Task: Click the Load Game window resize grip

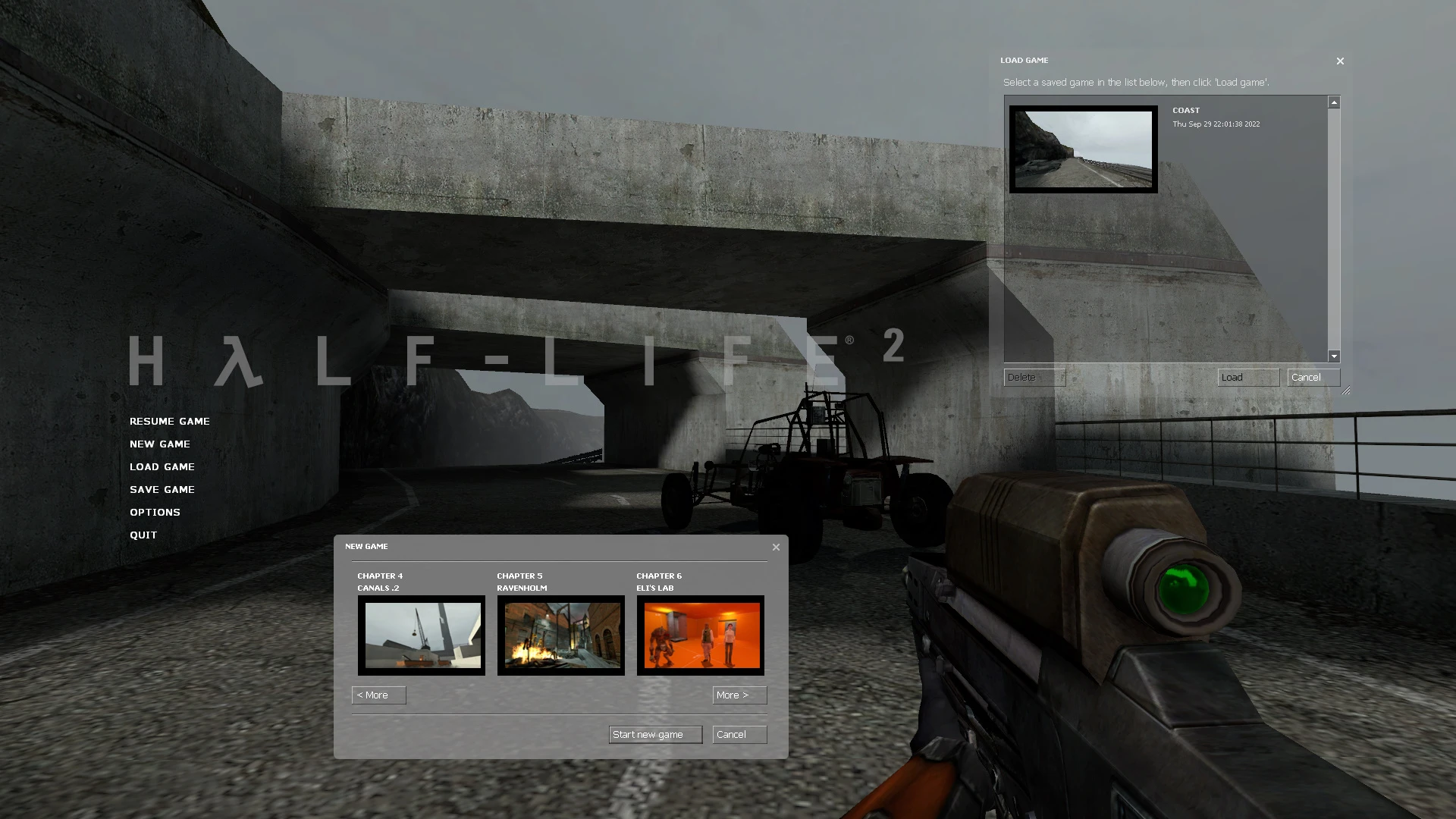Action: click(x=1346, y=389)
